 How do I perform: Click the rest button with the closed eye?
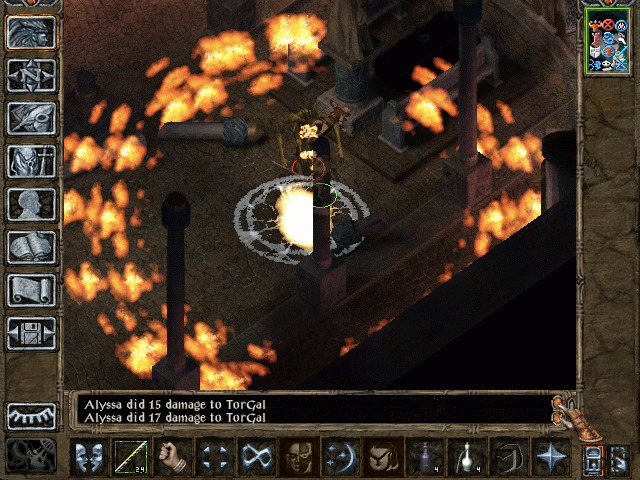pos(32,414)
